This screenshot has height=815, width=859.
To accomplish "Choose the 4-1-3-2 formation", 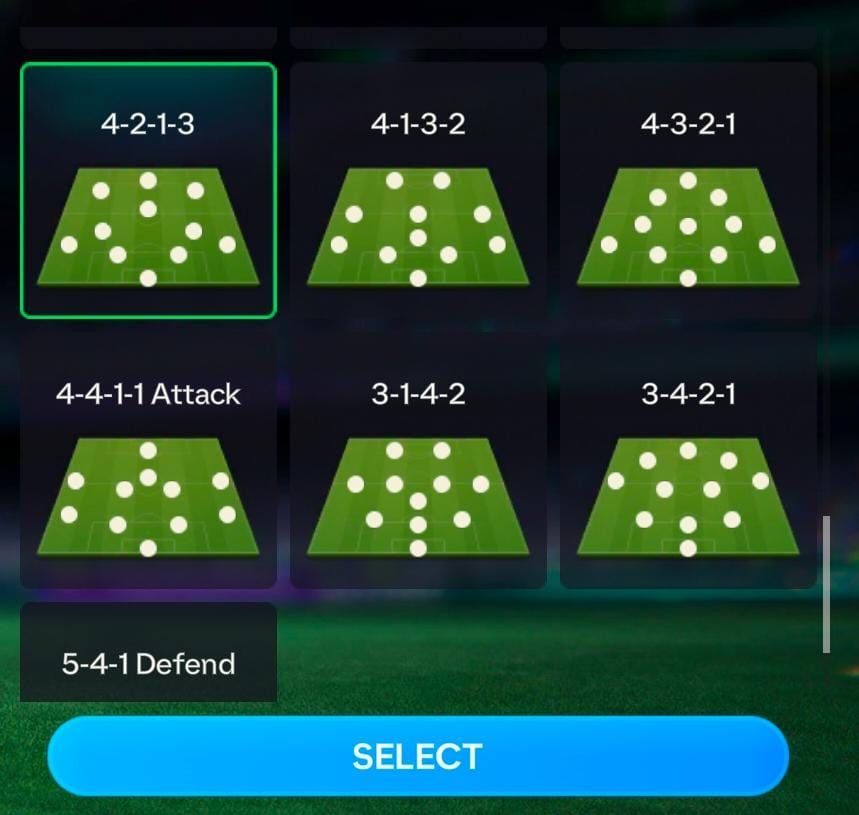I will tap(418, 190).
